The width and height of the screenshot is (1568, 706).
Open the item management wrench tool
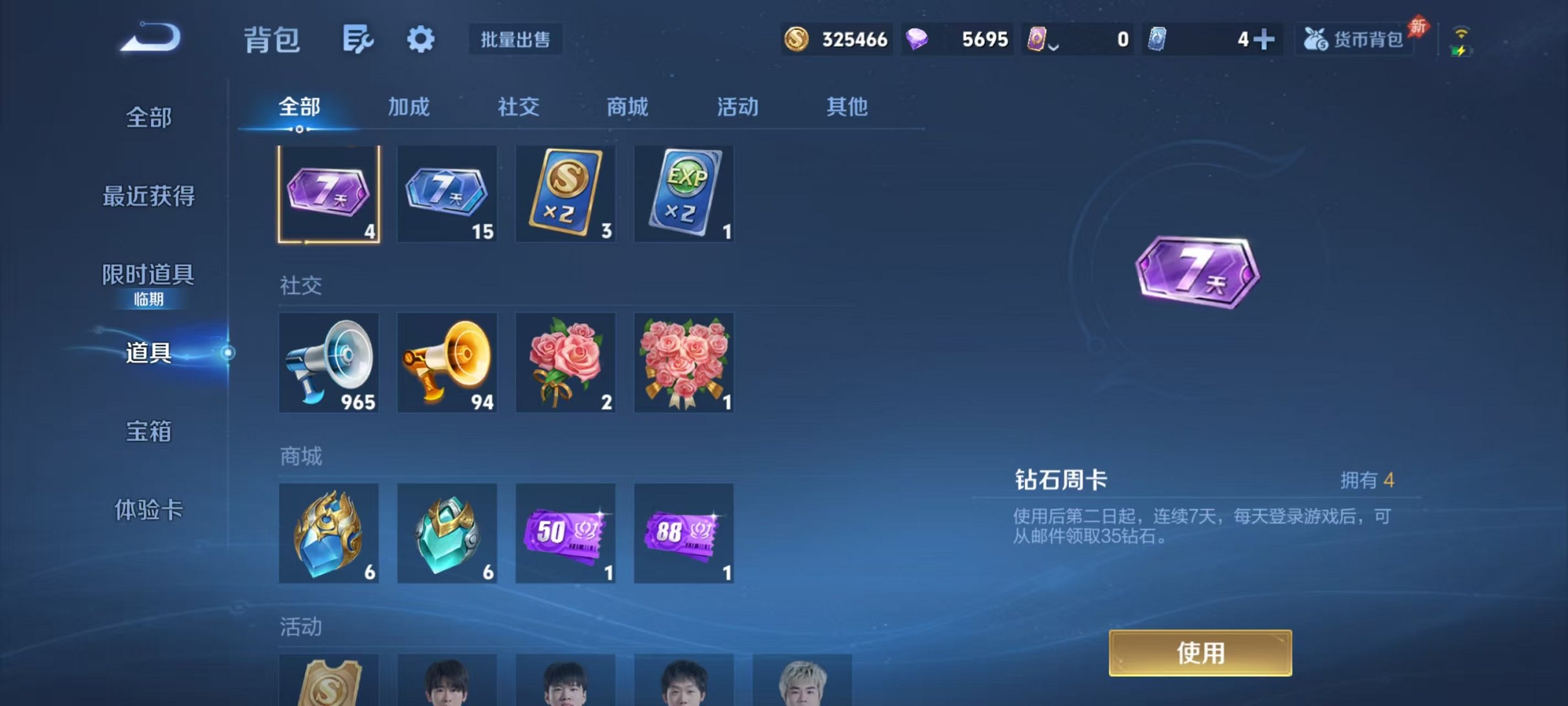point(358,39)
